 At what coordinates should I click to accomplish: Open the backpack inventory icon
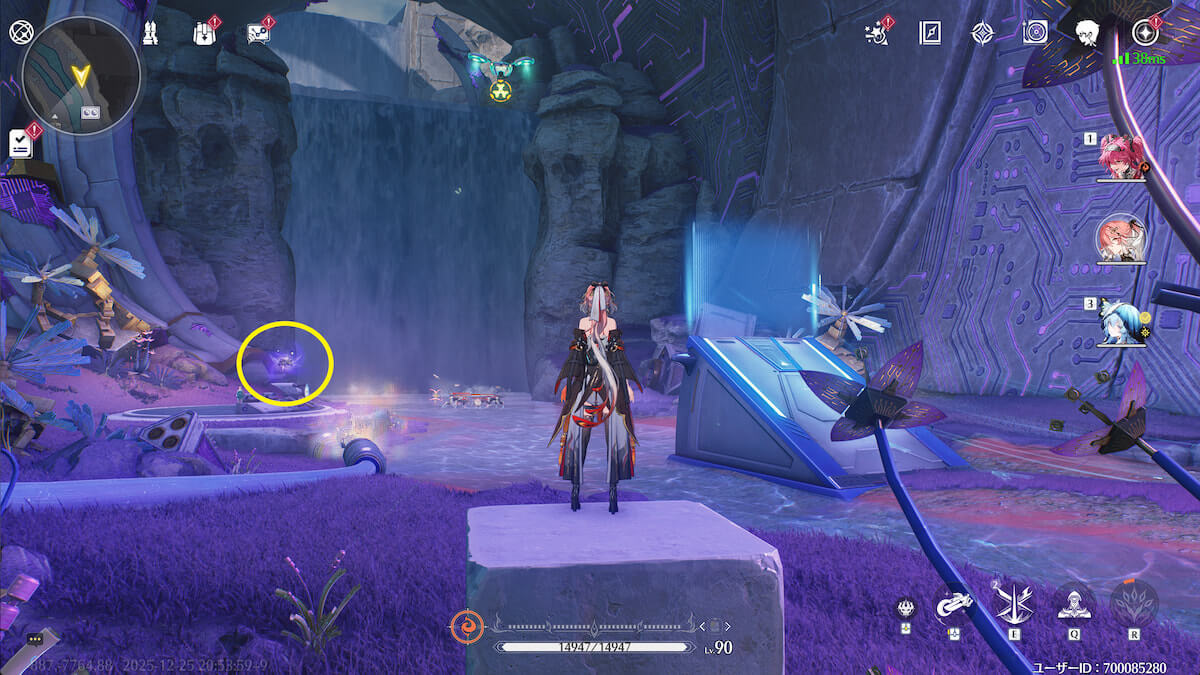tap(203, 33)
